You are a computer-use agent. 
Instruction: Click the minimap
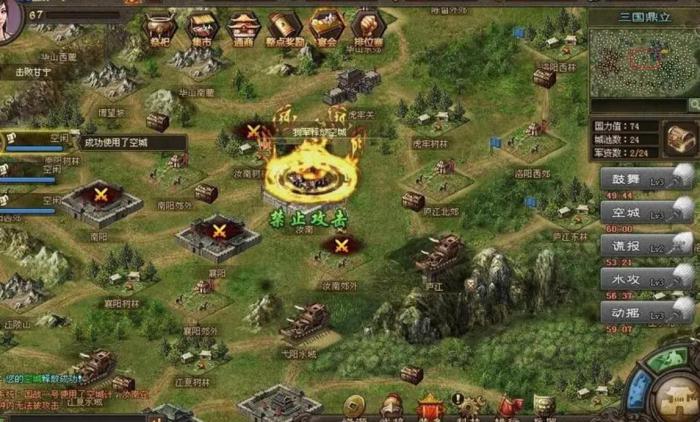click(642, 61)
